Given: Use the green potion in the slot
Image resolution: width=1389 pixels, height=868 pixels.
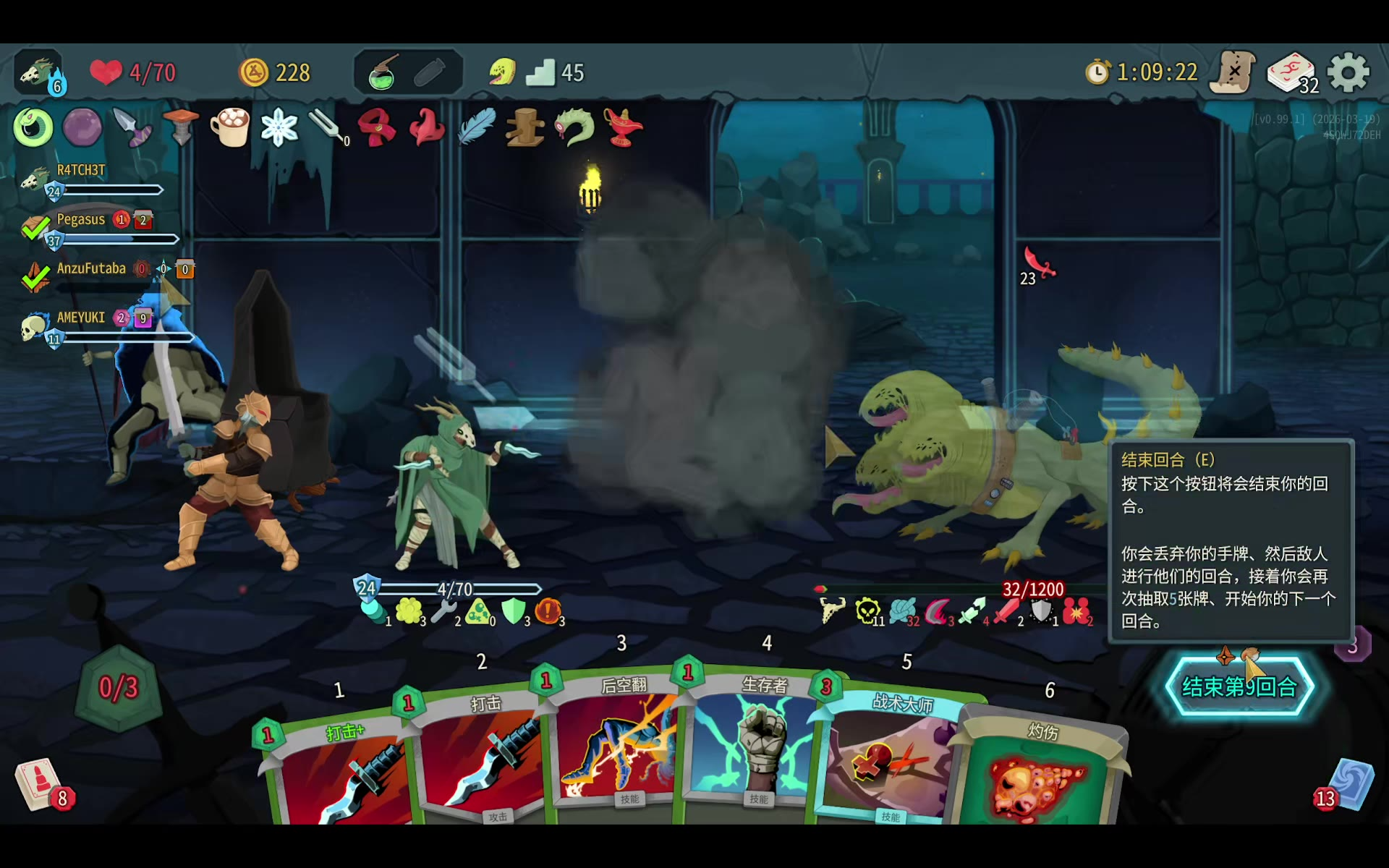Looking at the screenshot, I should [383, 72].
